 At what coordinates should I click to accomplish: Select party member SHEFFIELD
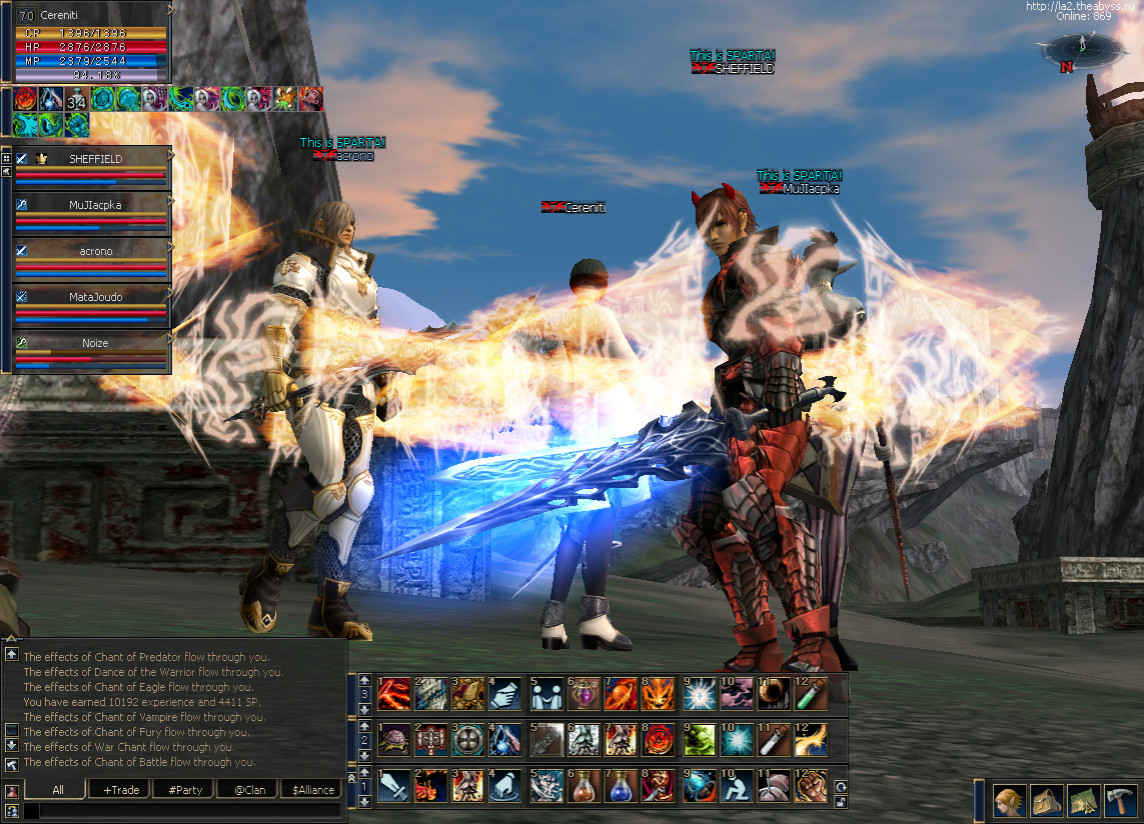pyautogui.click(x=95, y=159)
